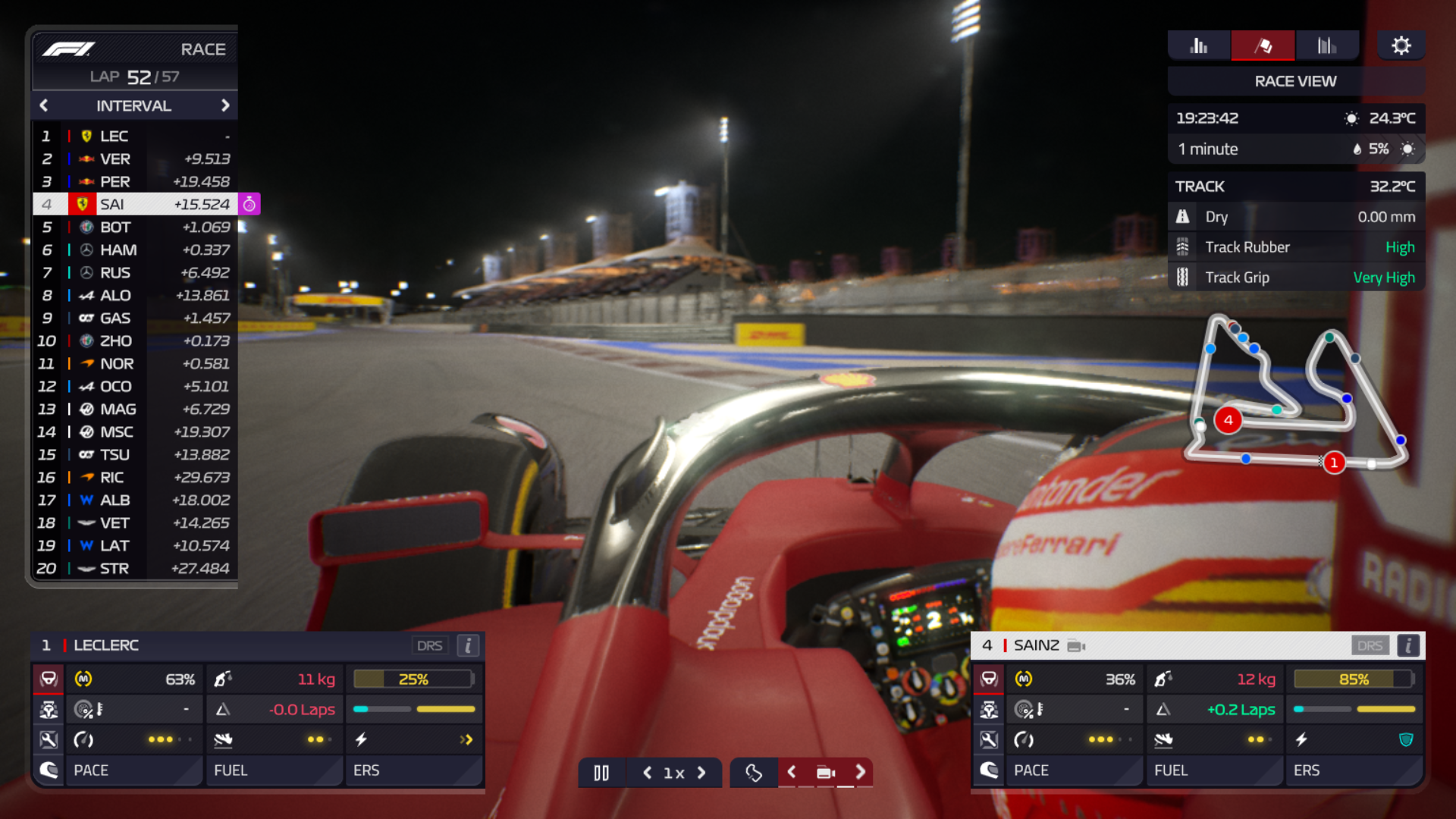Open Sainz's driver info panel
Image resolution: width=1456 pixels, height=819 pixels.
(1408, 645)
